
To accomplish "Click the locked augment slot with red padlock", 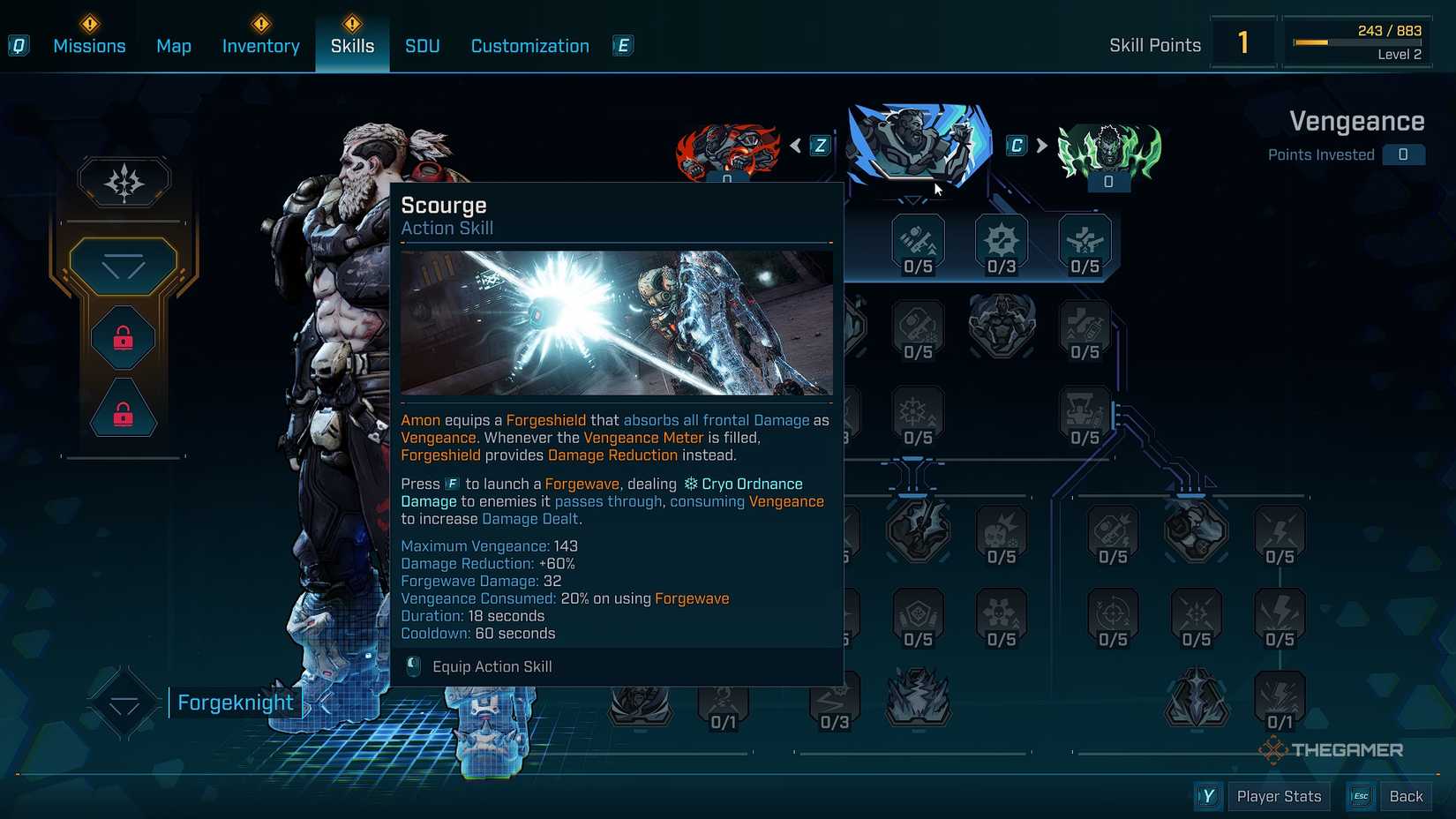I will coord(122,336).
